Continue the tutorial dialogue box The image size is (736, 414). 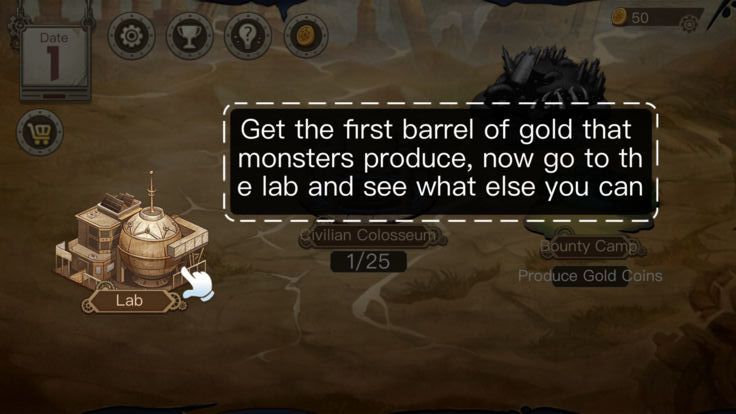point(440,161)
